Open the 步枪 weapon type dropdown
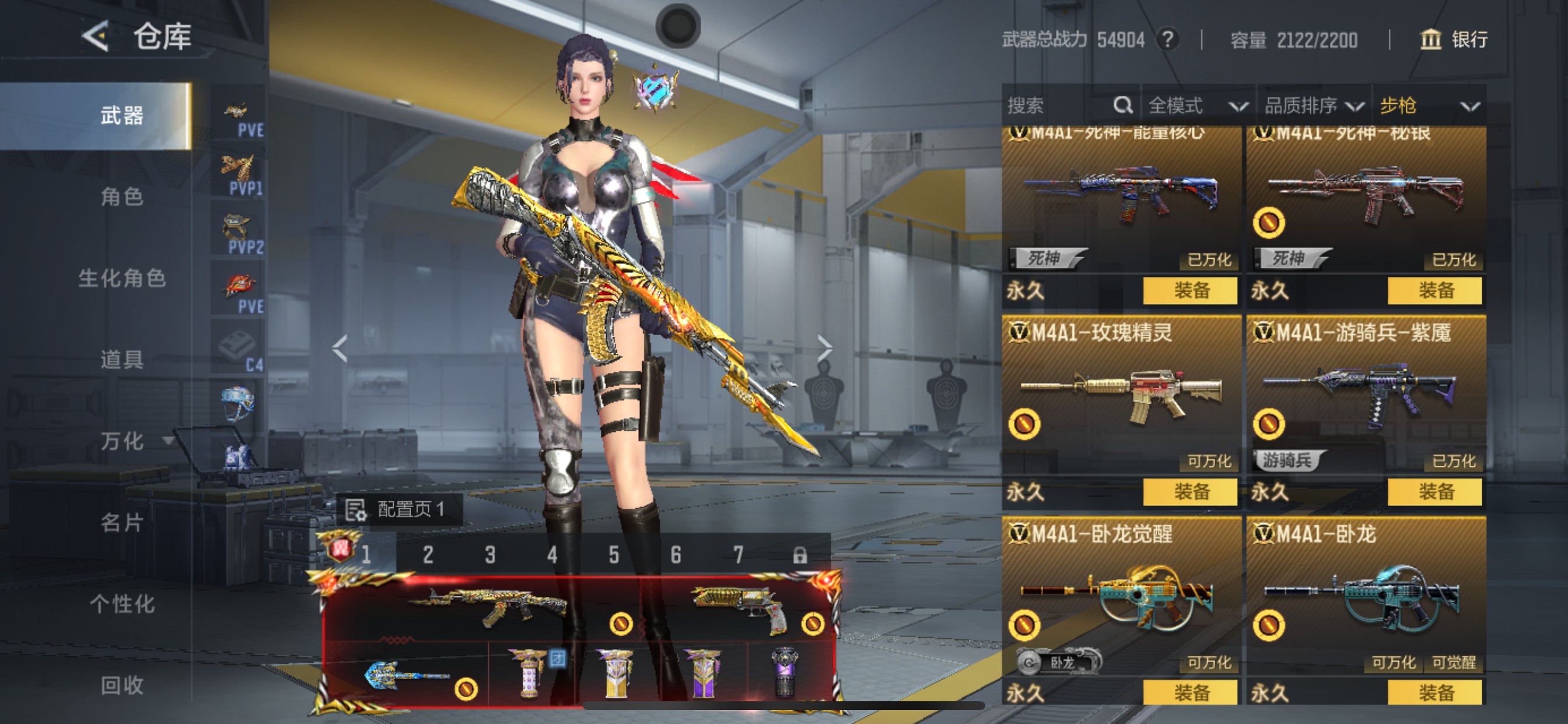 coord(1428,106)
